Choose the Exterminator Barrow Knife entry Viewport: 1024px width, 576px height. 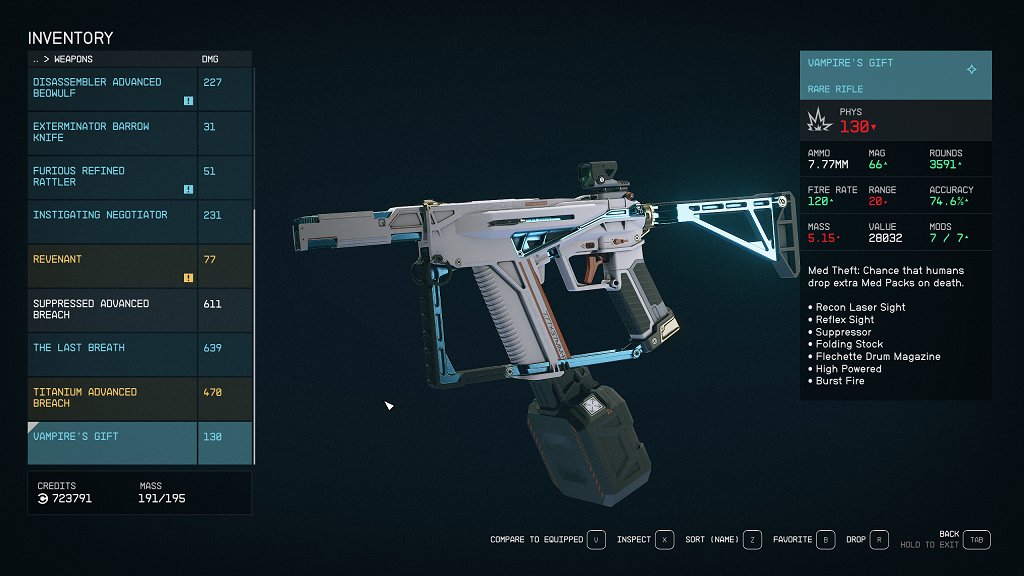113,132
